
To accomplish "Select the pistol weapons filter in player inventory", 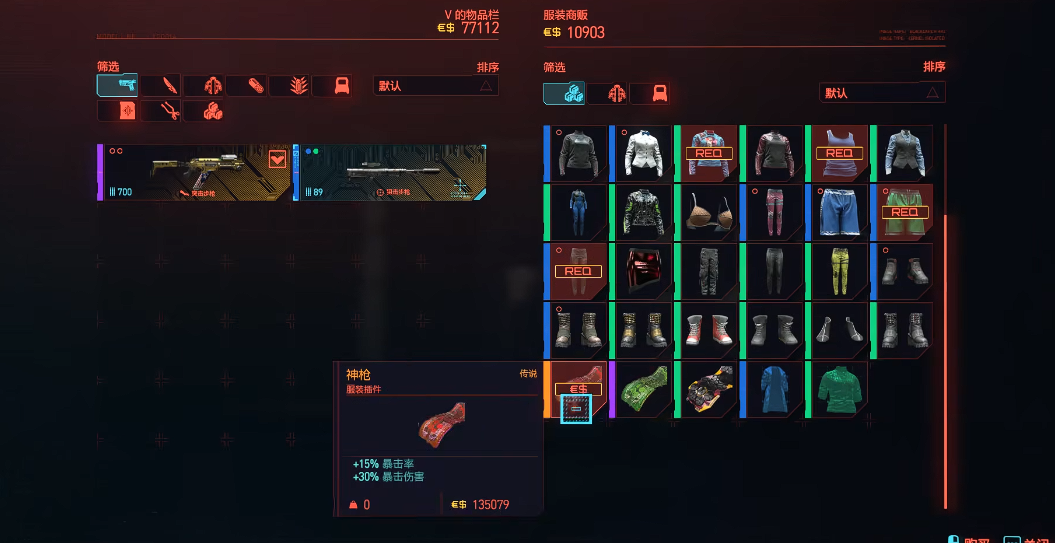I will click(117, 86).
